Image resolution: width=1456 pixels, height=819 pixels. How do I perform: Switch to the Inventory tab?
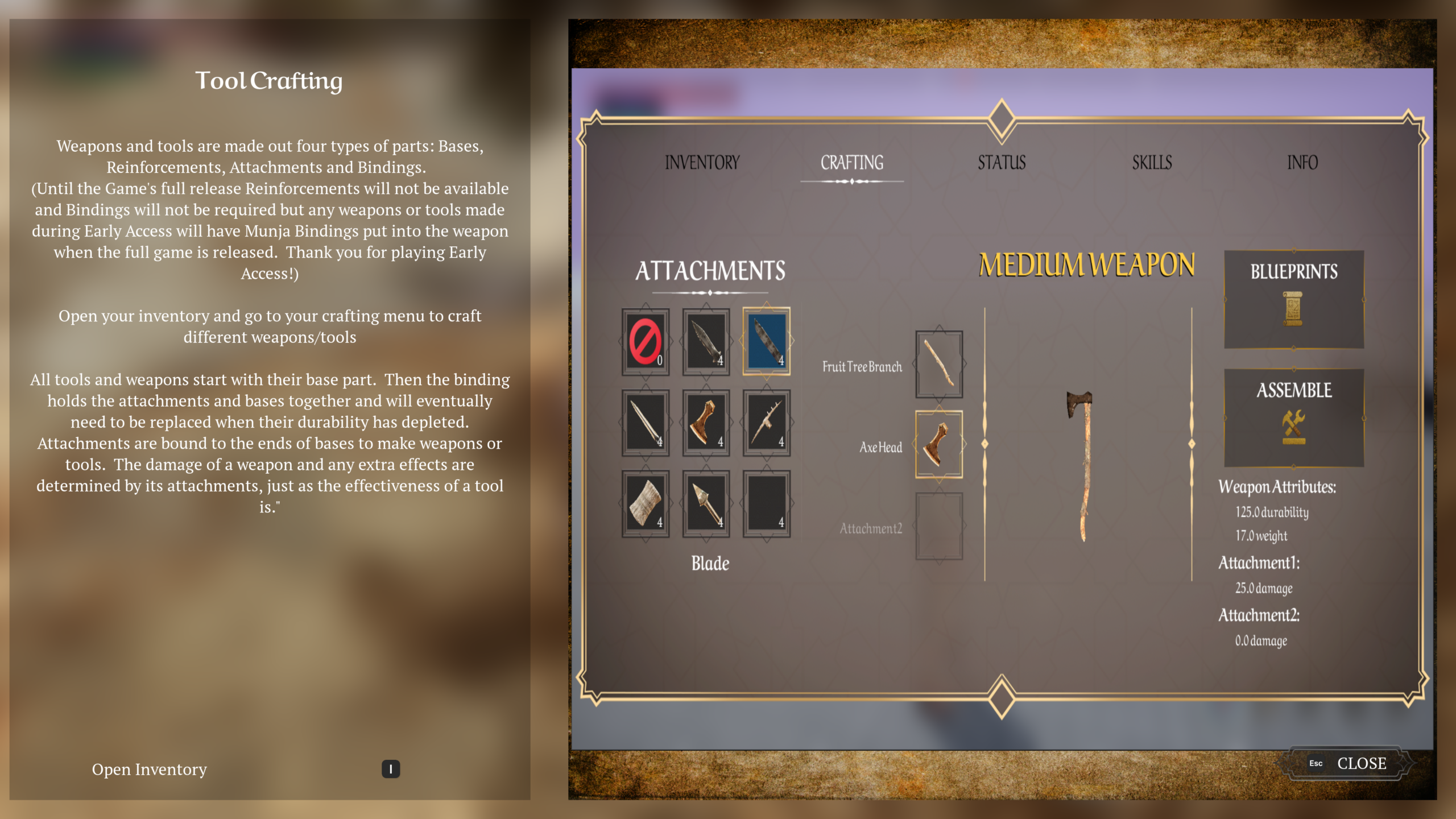tap(702, 163)
